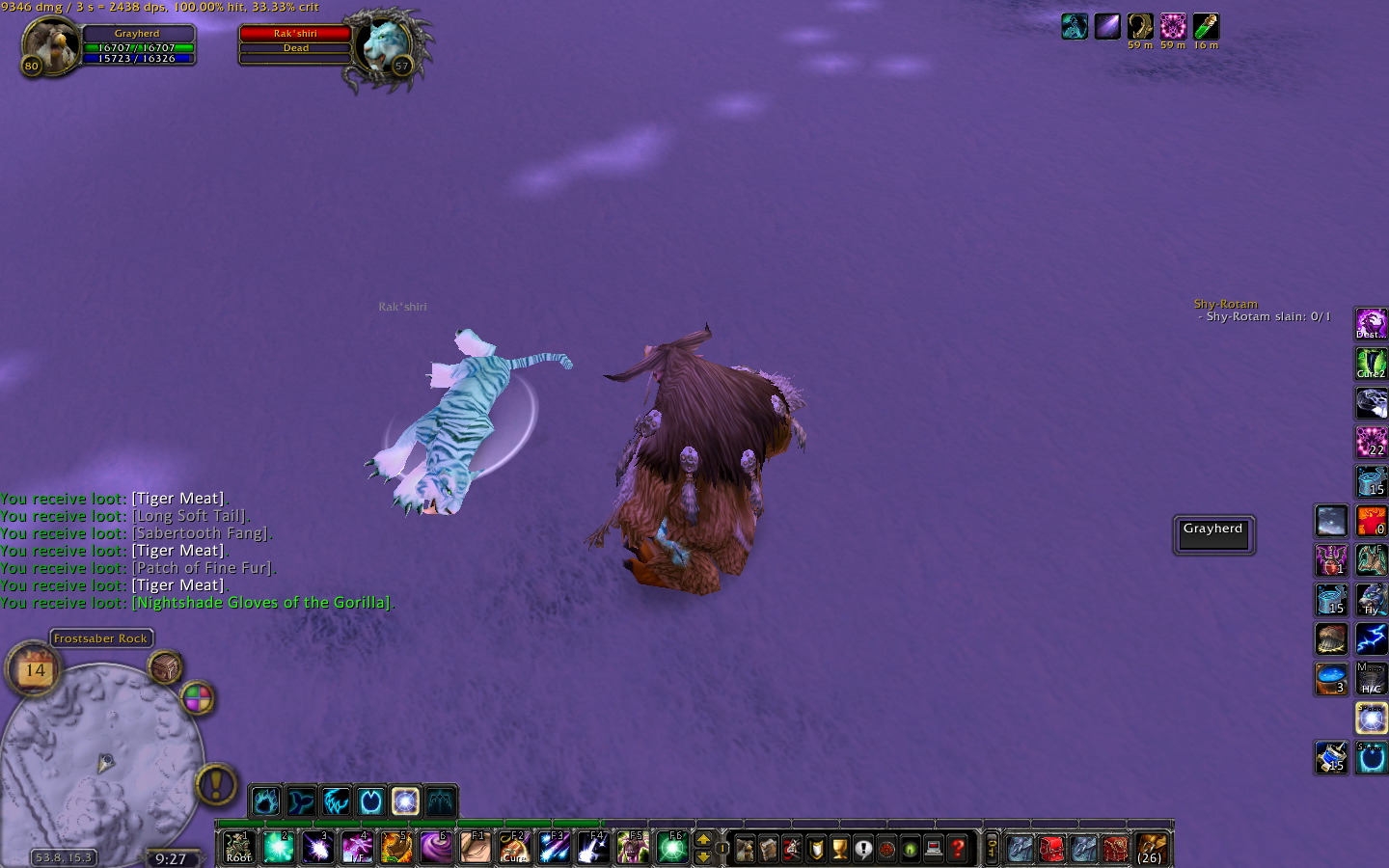This screenshot has width=1389, height=868.
Task: Open the calendar showing day 14
Action: pos(35,668)
